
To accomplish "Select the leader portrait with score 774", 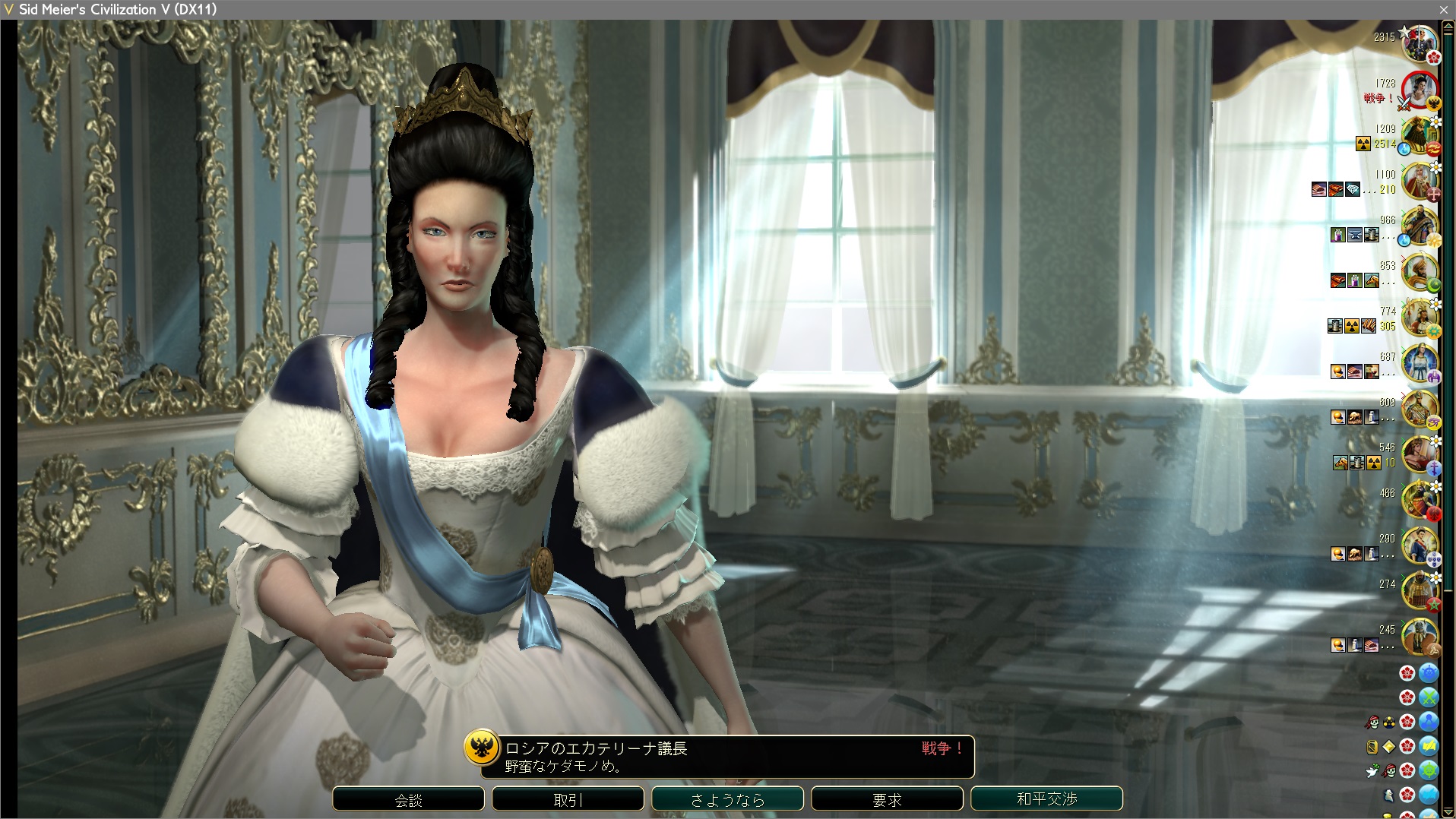I will click(x=1418, y=318).
